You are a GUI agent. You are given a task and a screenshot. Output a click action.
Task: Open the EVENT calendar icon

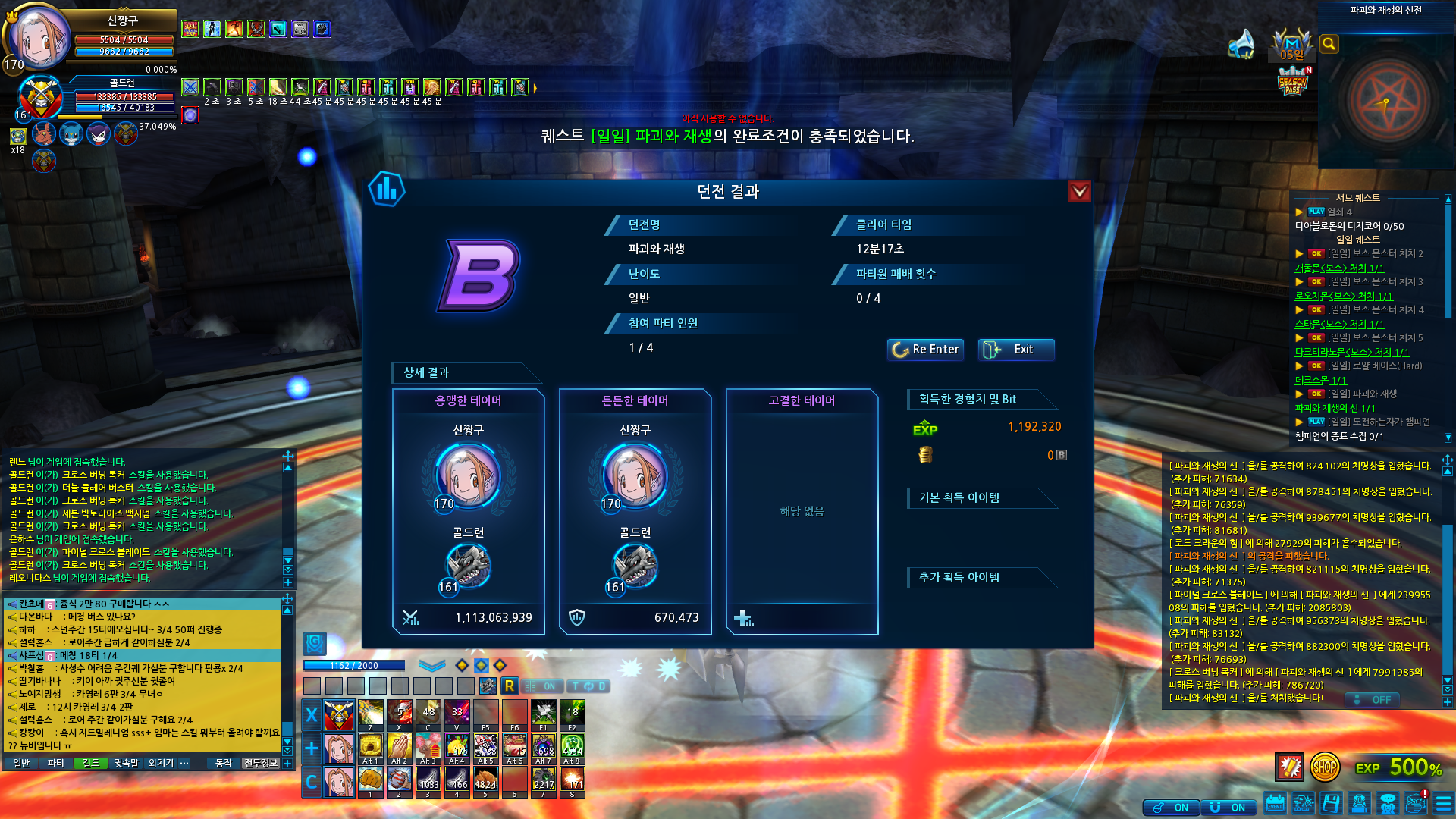coord(1275,803)
